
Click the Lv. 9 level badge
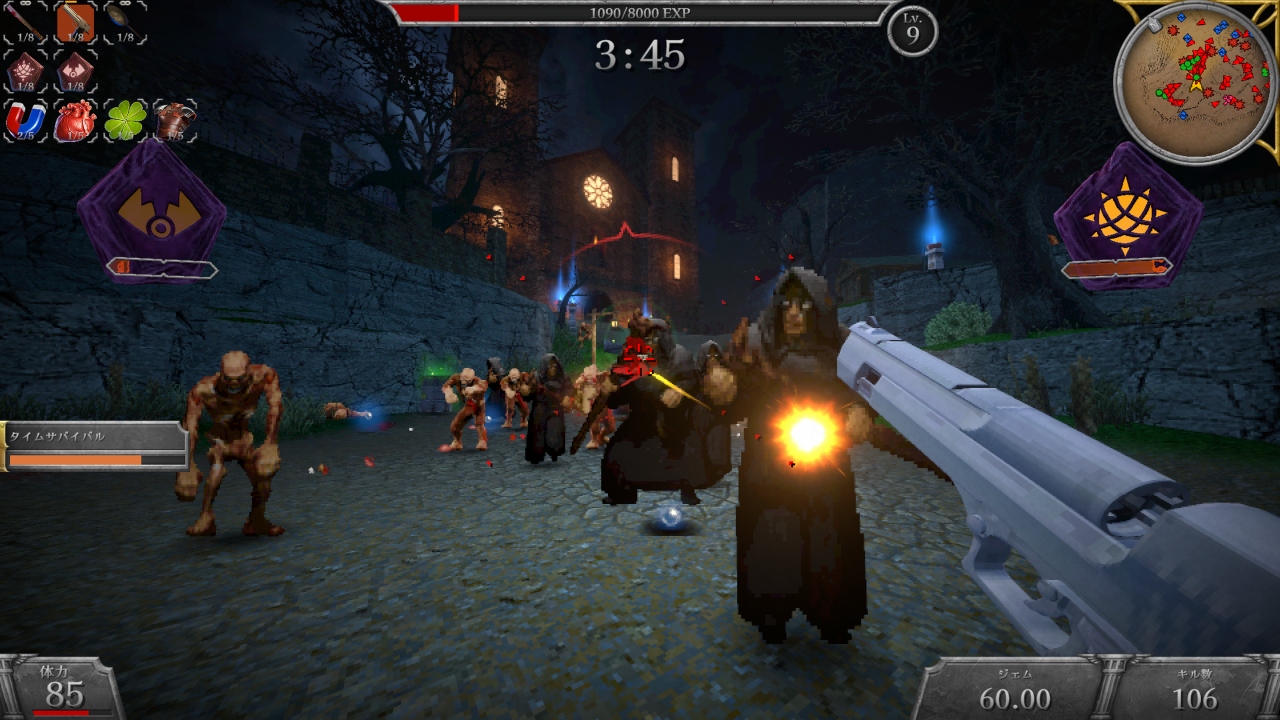pyautogui.click(x=912, y=32)
